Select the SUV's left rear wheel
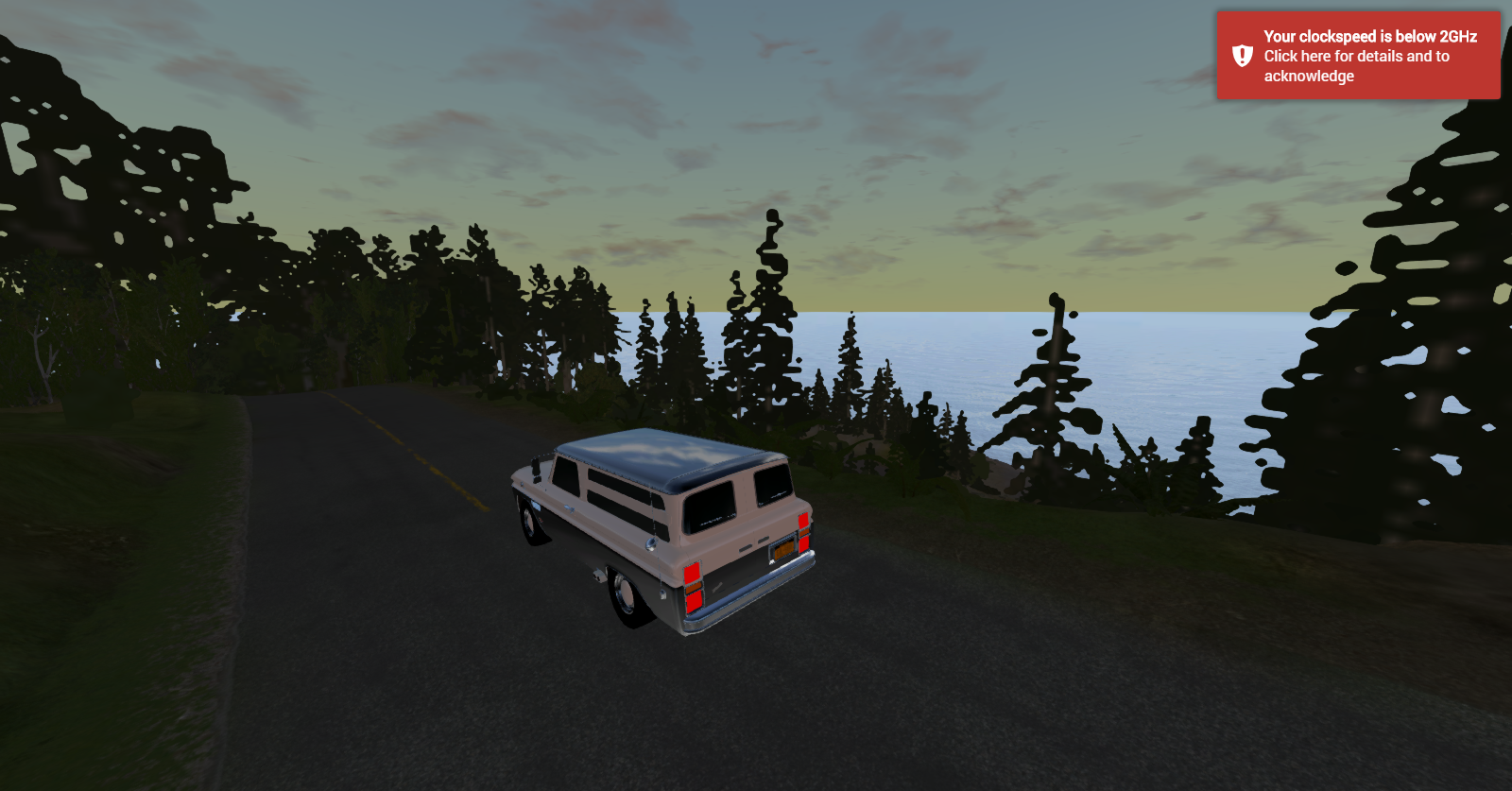1512x791 pixels. point(625,592)
